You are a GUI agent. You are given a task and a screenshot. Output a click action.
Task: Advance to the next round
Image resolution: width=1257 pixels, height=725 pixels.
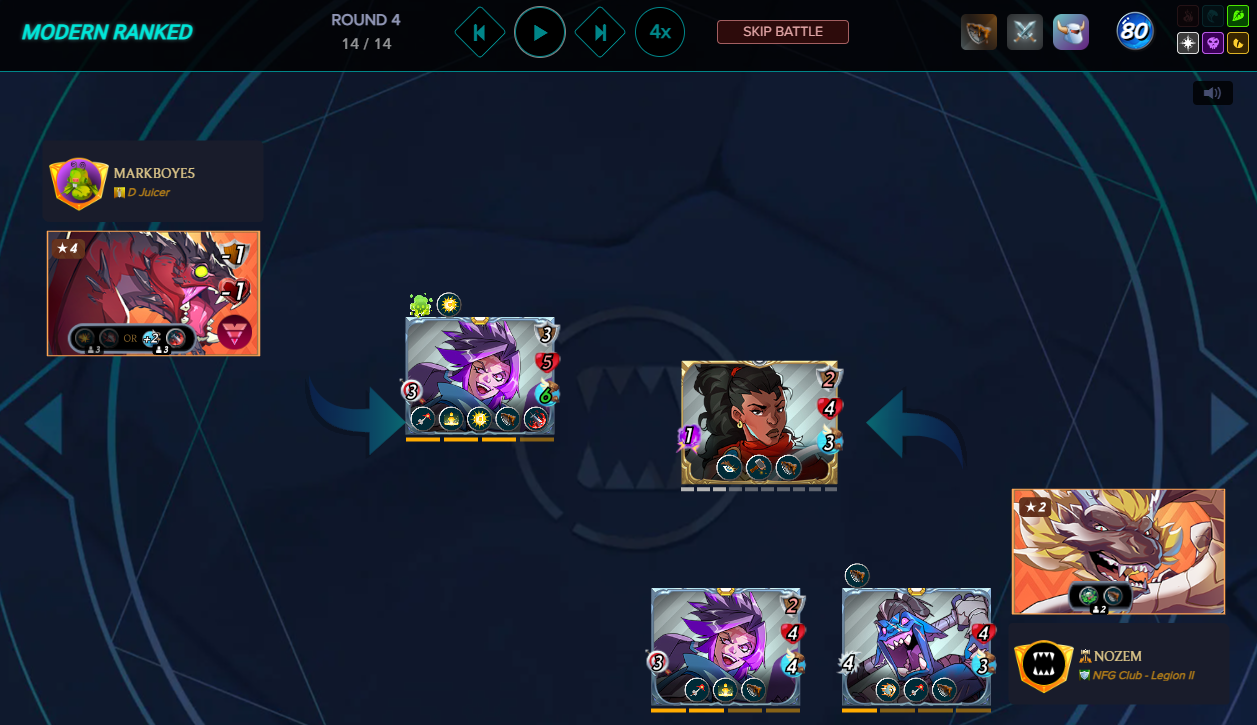[x=600, y=32]
